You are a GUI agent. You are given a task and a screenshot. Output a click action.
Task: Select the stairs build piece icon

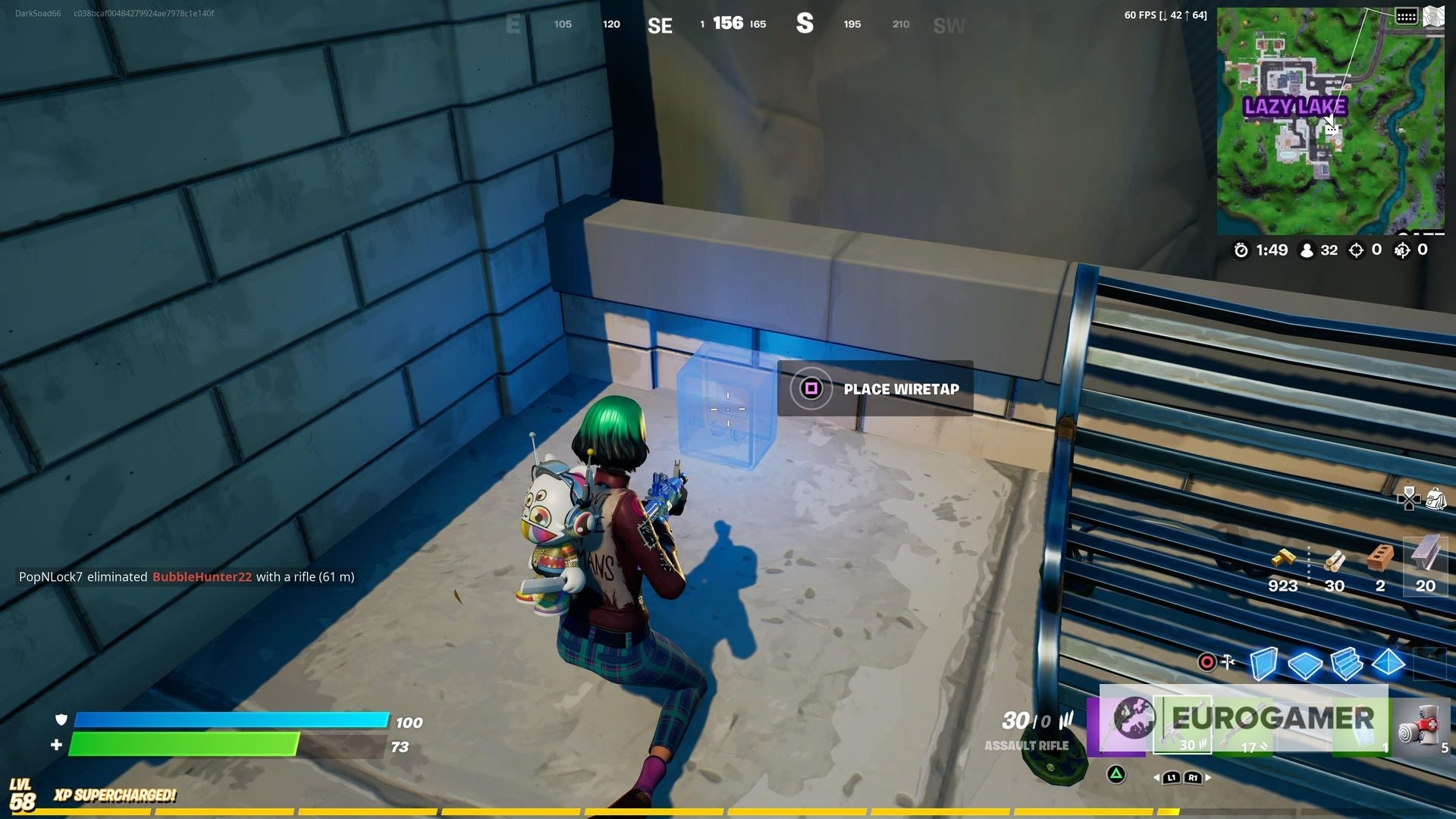click(x=1348, y=664)
